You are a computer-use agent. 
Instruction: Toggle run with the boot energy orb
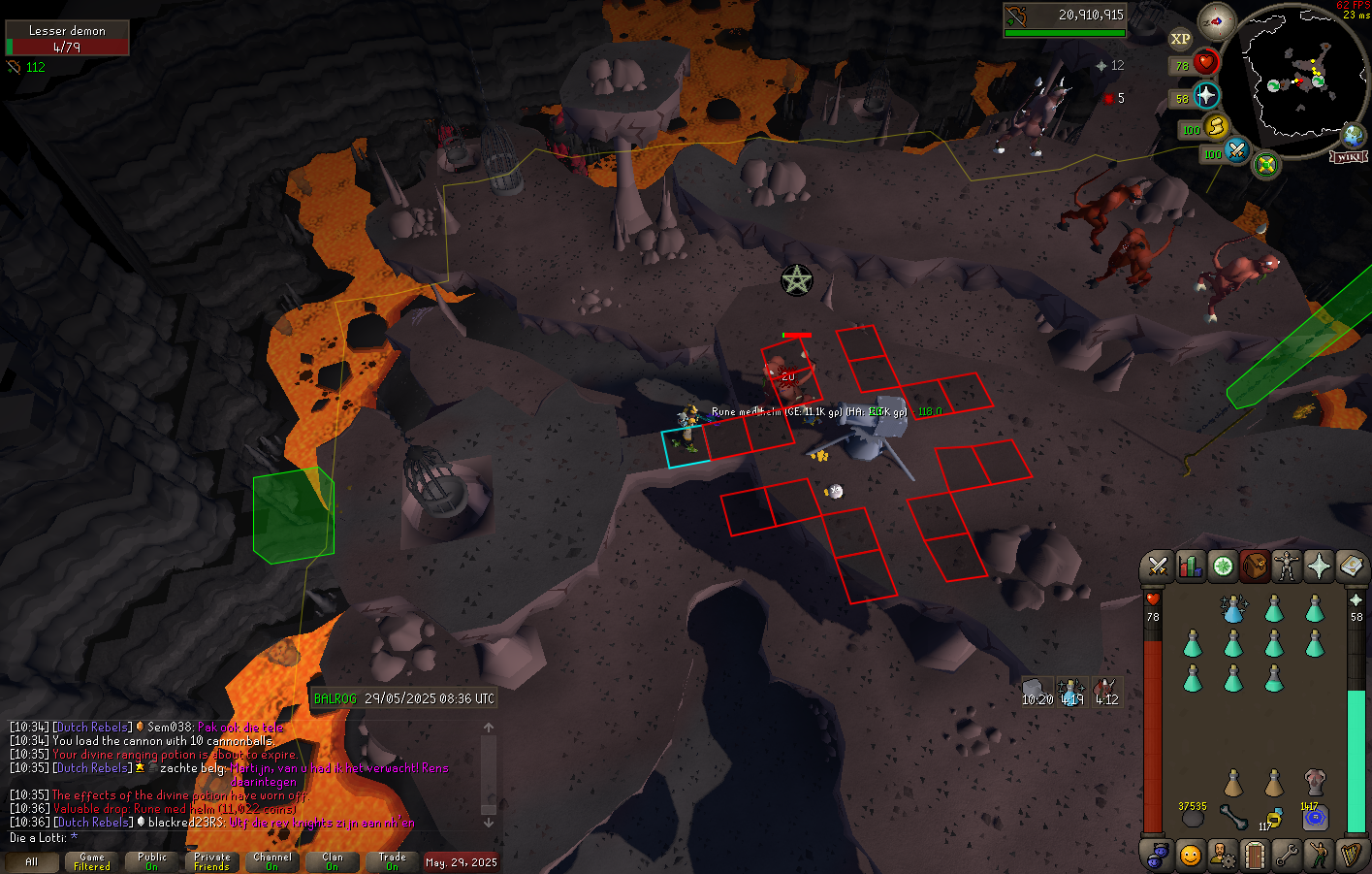1216,127
